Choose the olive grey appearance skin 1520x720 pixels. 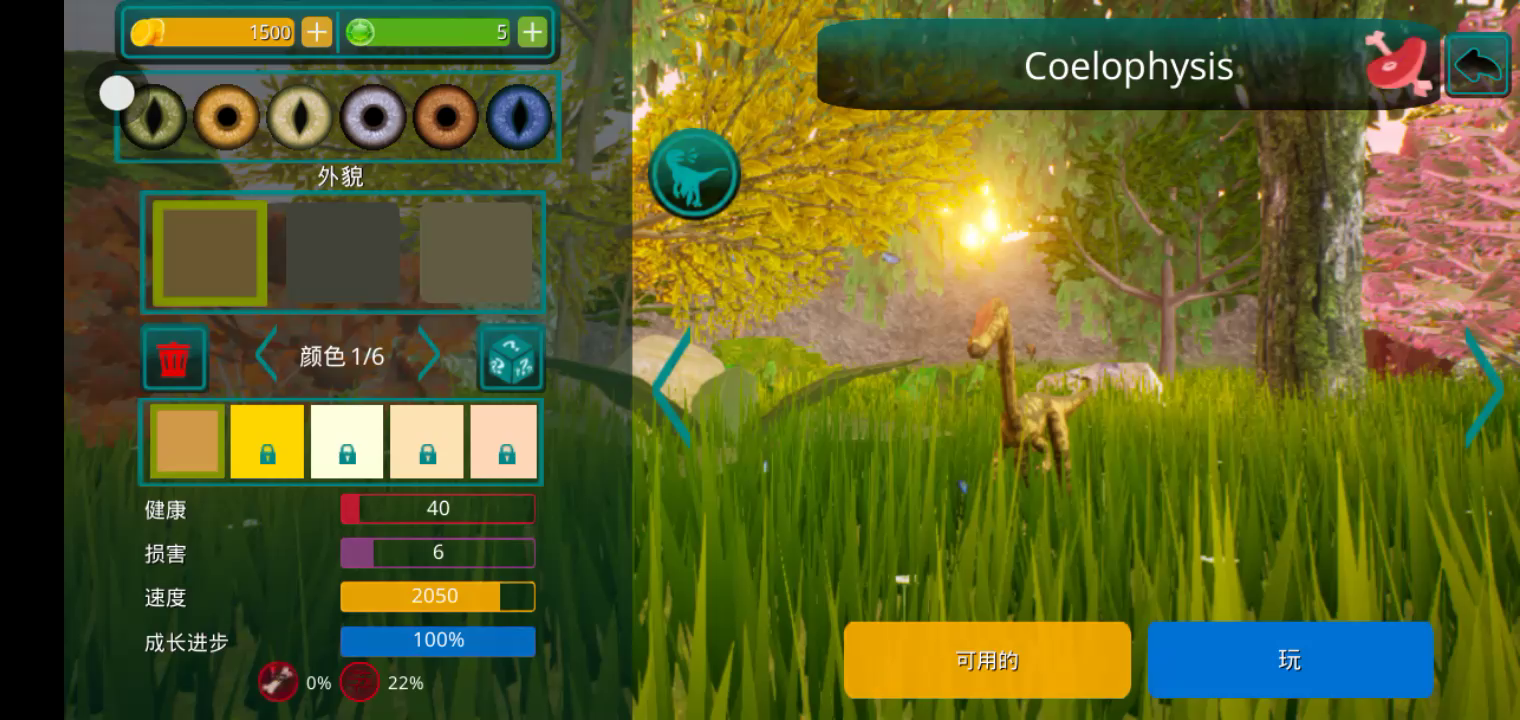coord(476,253)
